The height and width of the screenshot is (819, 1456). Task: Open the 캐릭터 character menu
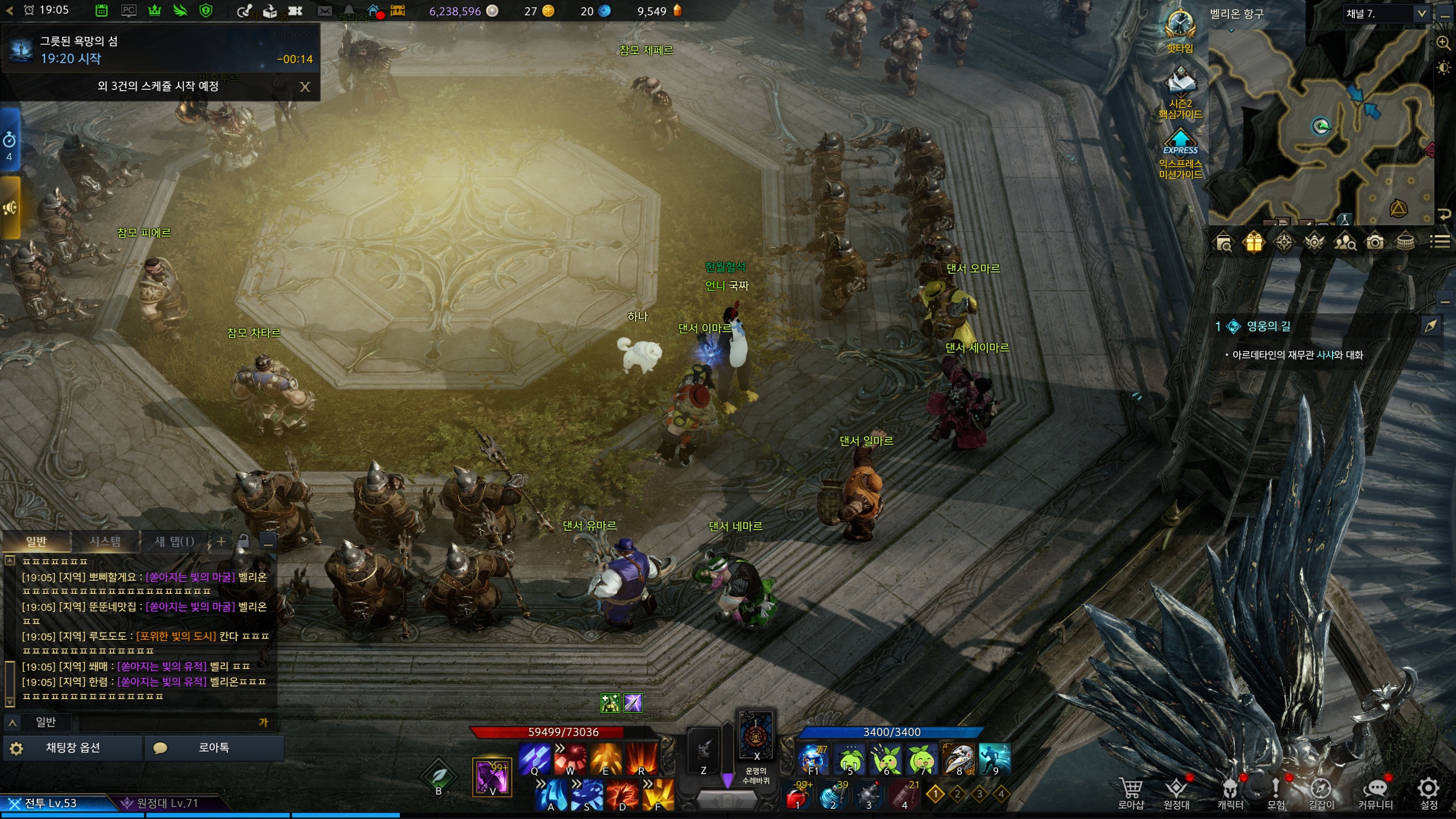1230,791
